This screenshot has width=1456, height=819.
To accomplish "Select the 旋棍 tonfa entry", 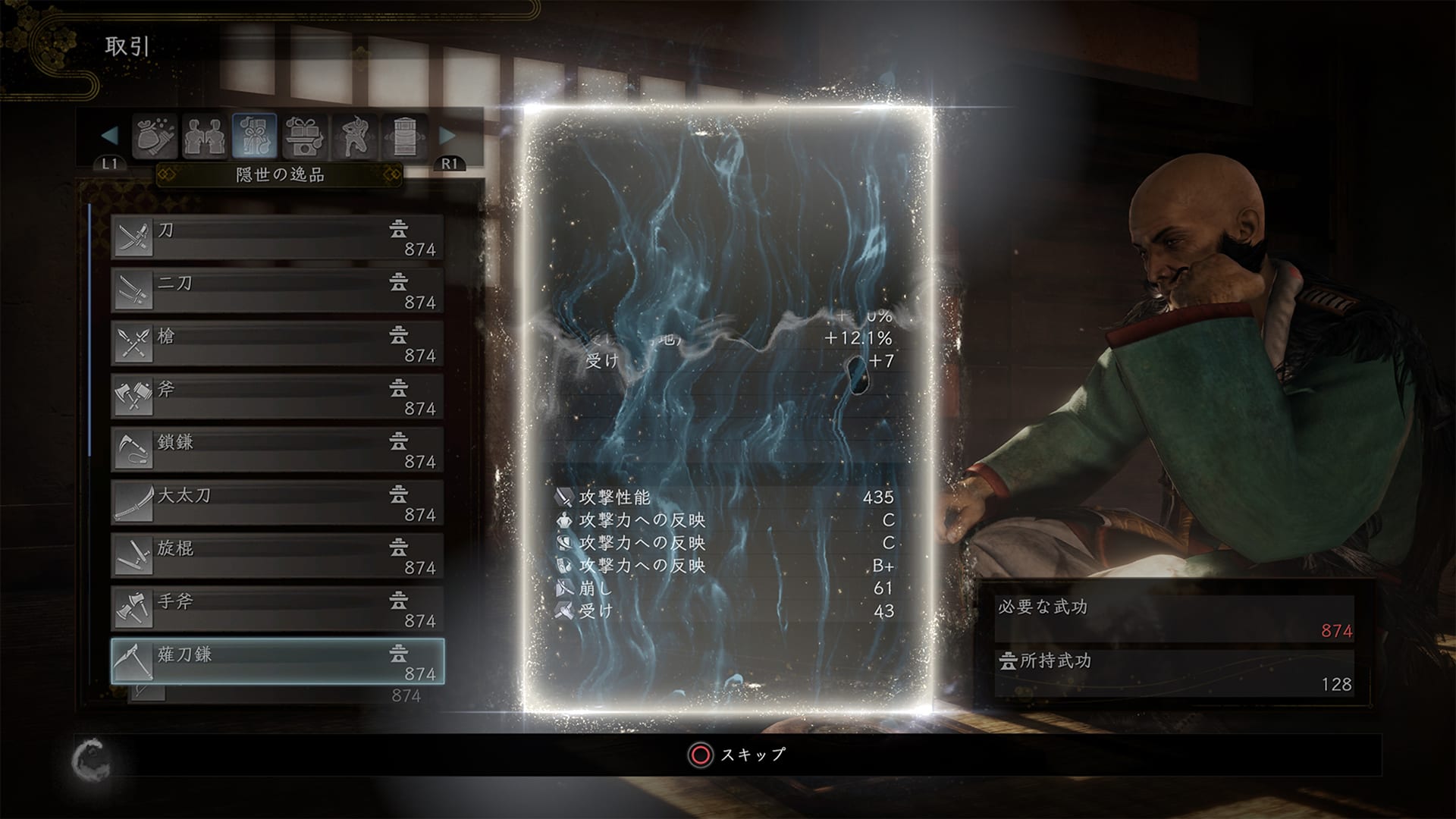I will tap(278, 556).
